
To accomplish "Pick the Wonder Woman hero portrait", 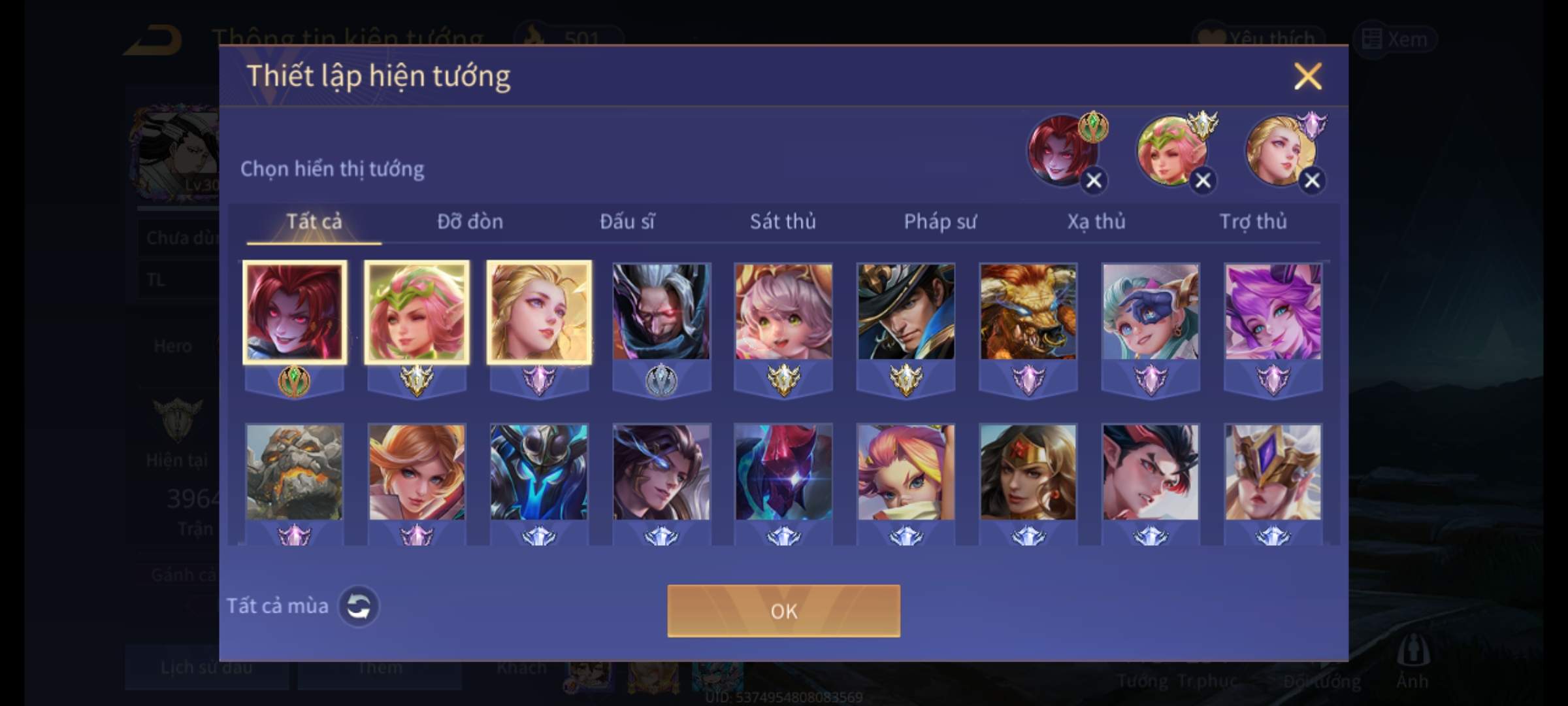I will coord(1028,473).
